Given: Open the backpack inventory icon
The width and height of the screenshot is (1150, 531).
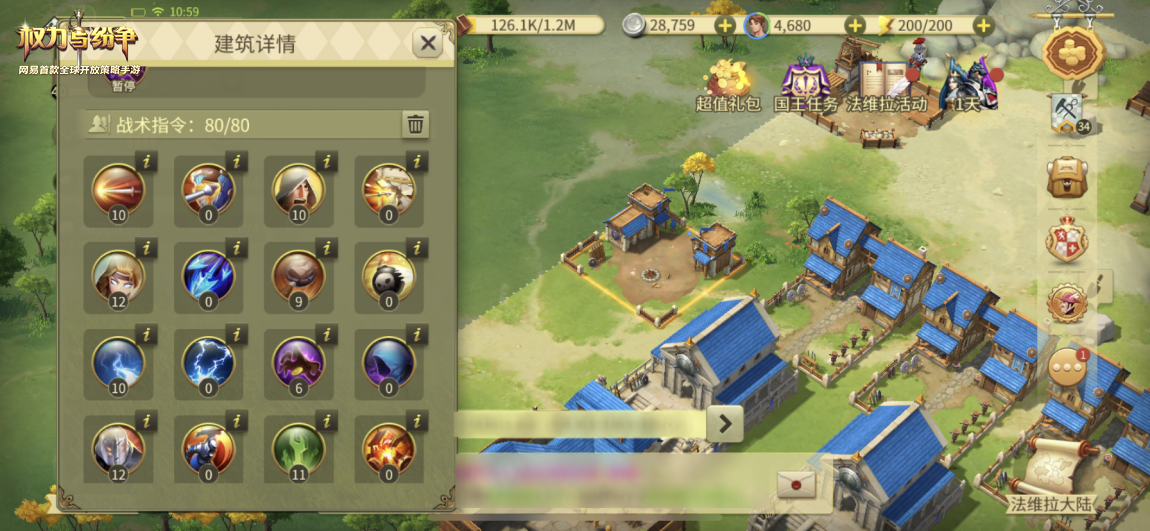Looking at the screenshot, I should 1067,178.
